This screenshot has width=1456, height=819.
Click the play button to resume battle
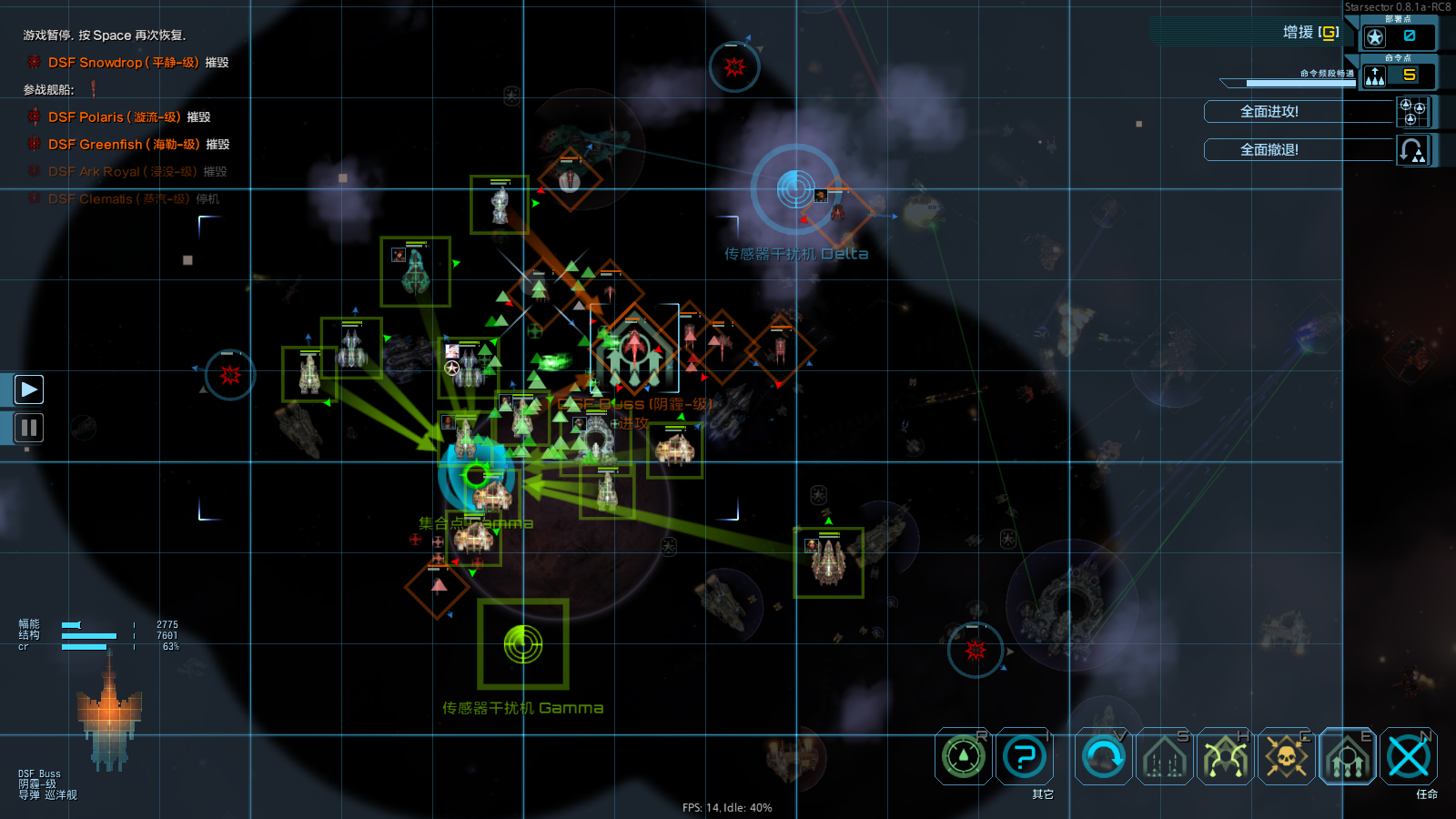pyautogui.click(x=29, y=389)
